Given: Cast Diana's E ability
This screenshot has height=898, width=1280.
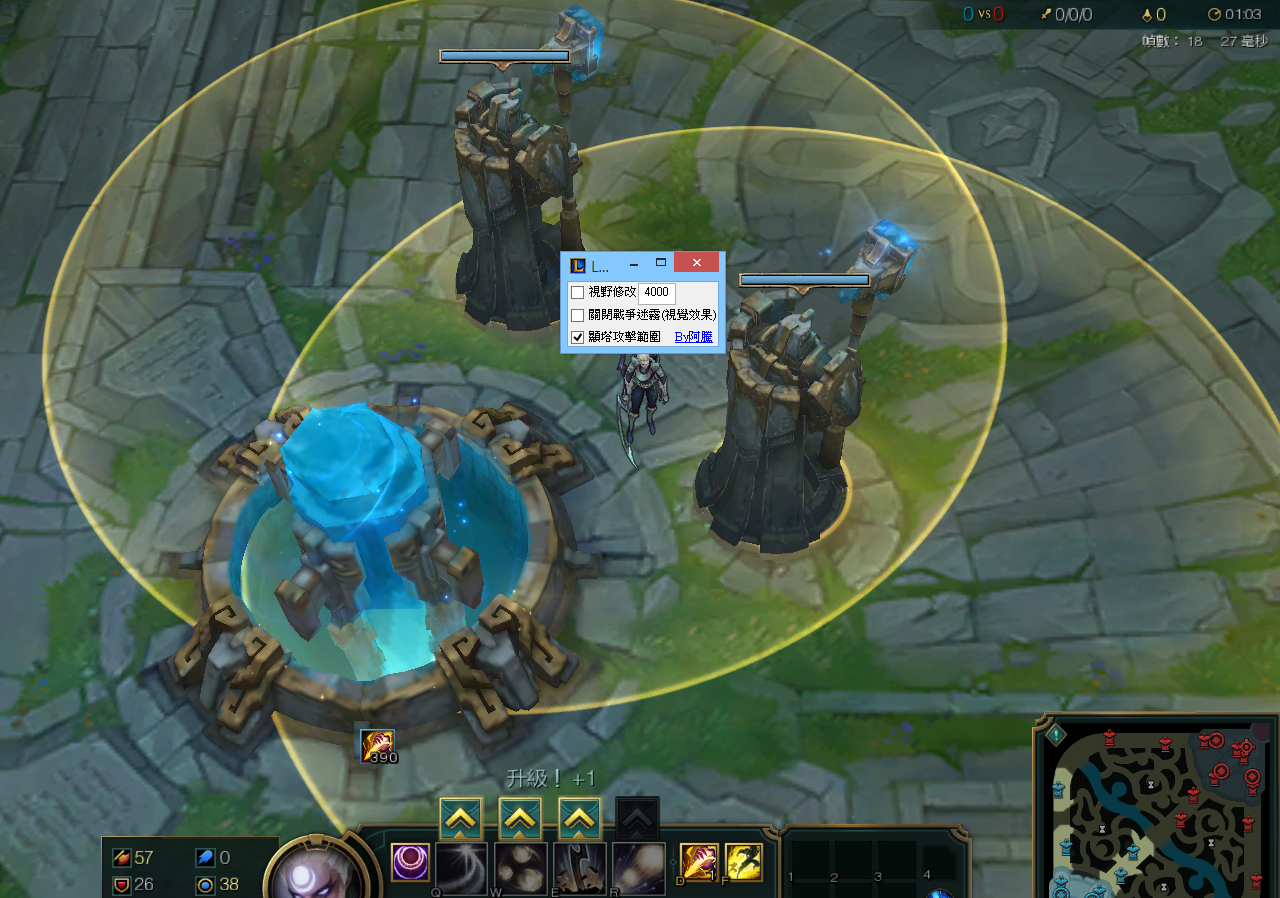Looking at the screenshot, I should click(x=580, y=866).
